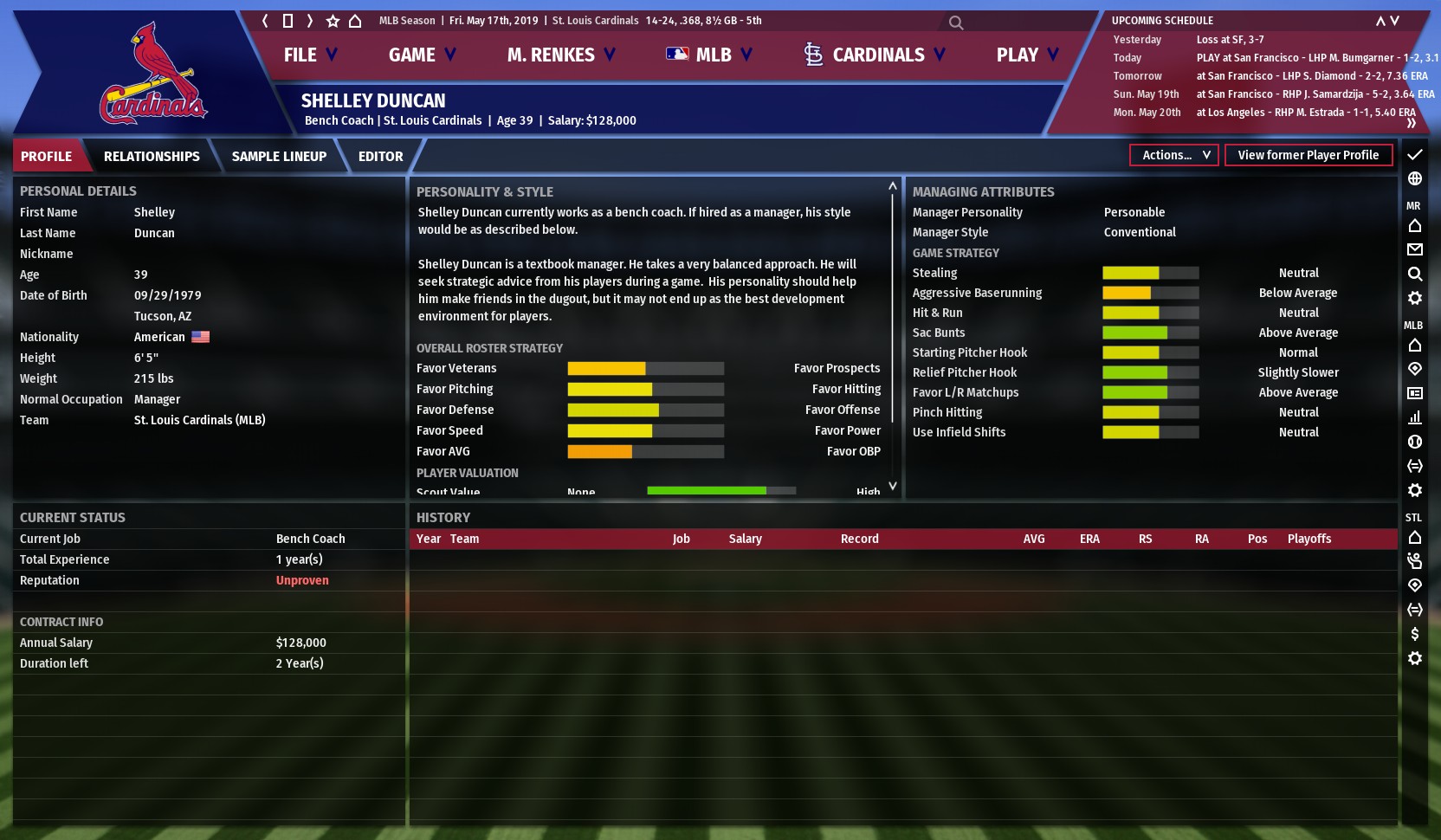
Task: View former Player Profile
Action: tap(1308, 155)
